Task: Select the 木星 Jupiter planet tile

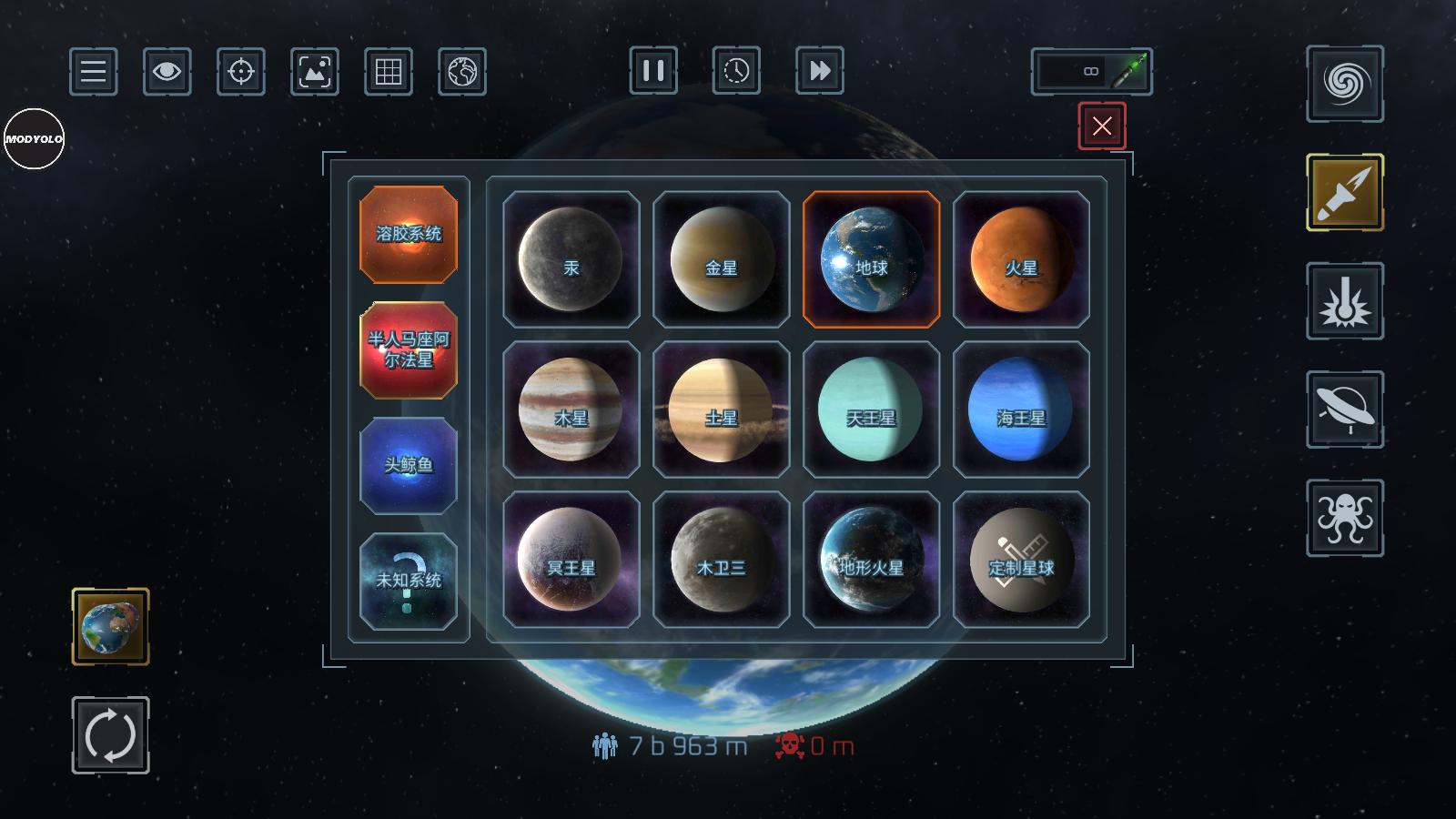Action: point(571,409)
